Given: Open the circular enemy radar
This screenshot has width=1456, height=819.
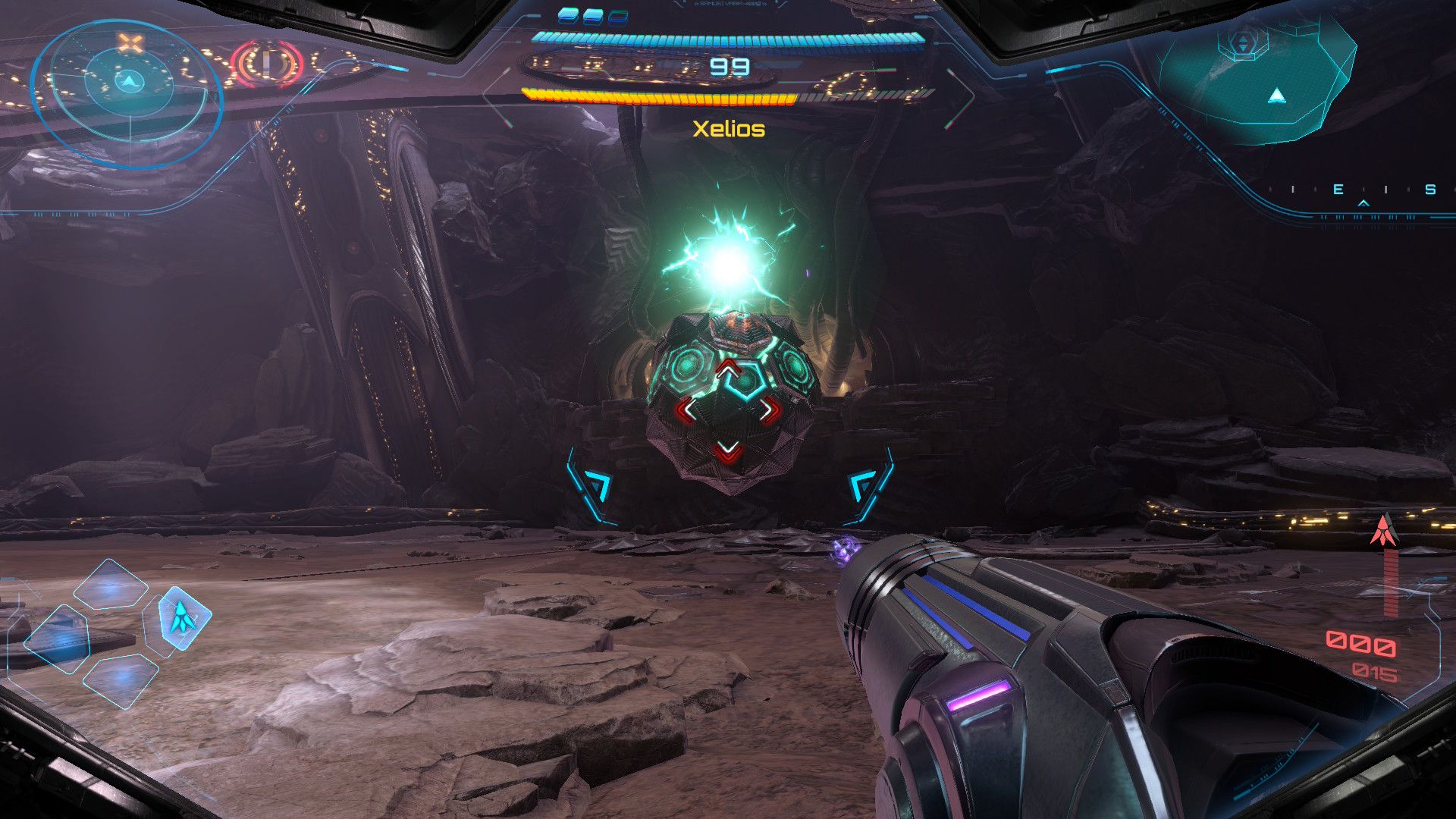Looking at the screenshot, I should [x=127, y=93].
